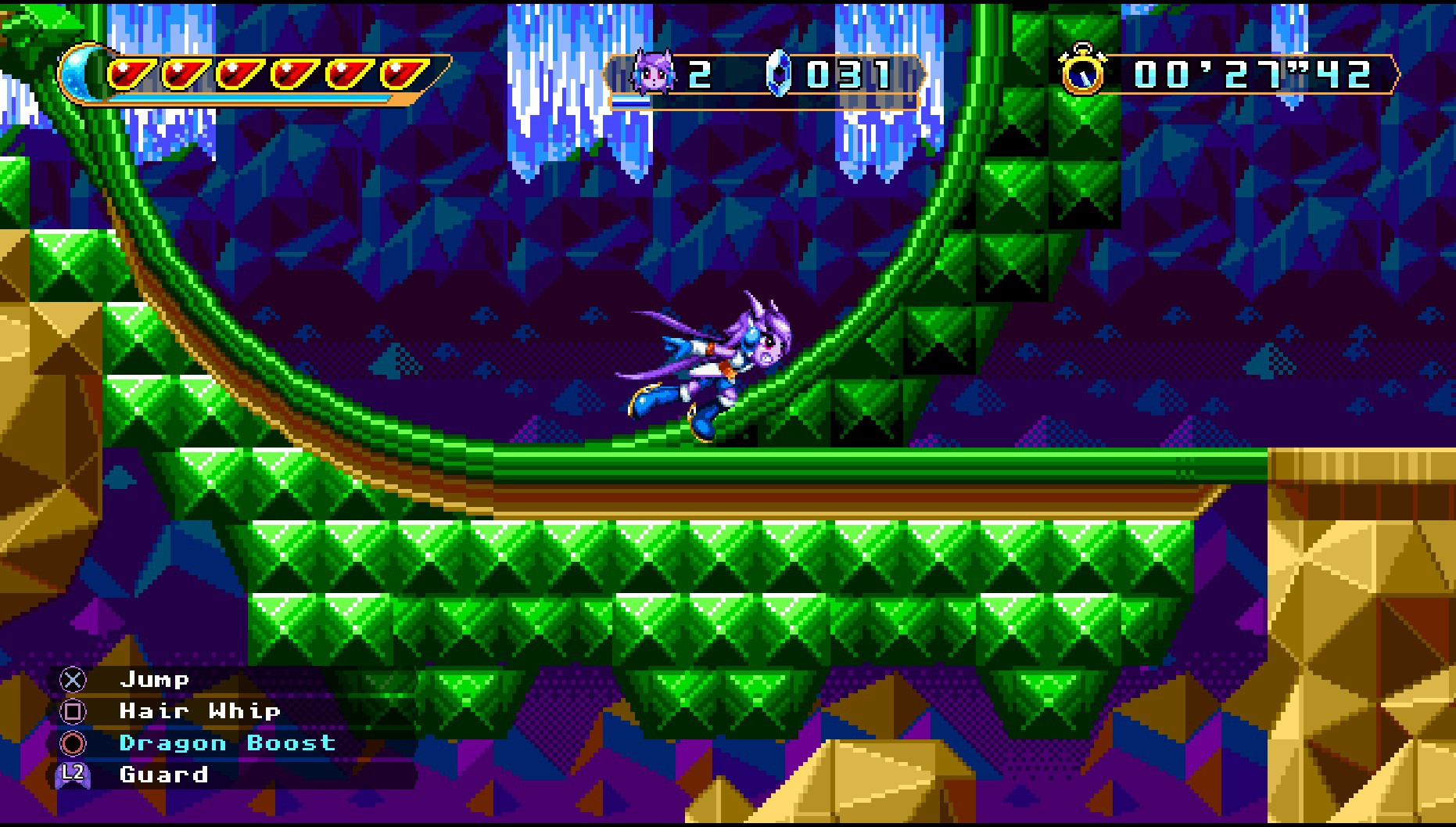Click the Hair Whip label text

click(199, 711)
